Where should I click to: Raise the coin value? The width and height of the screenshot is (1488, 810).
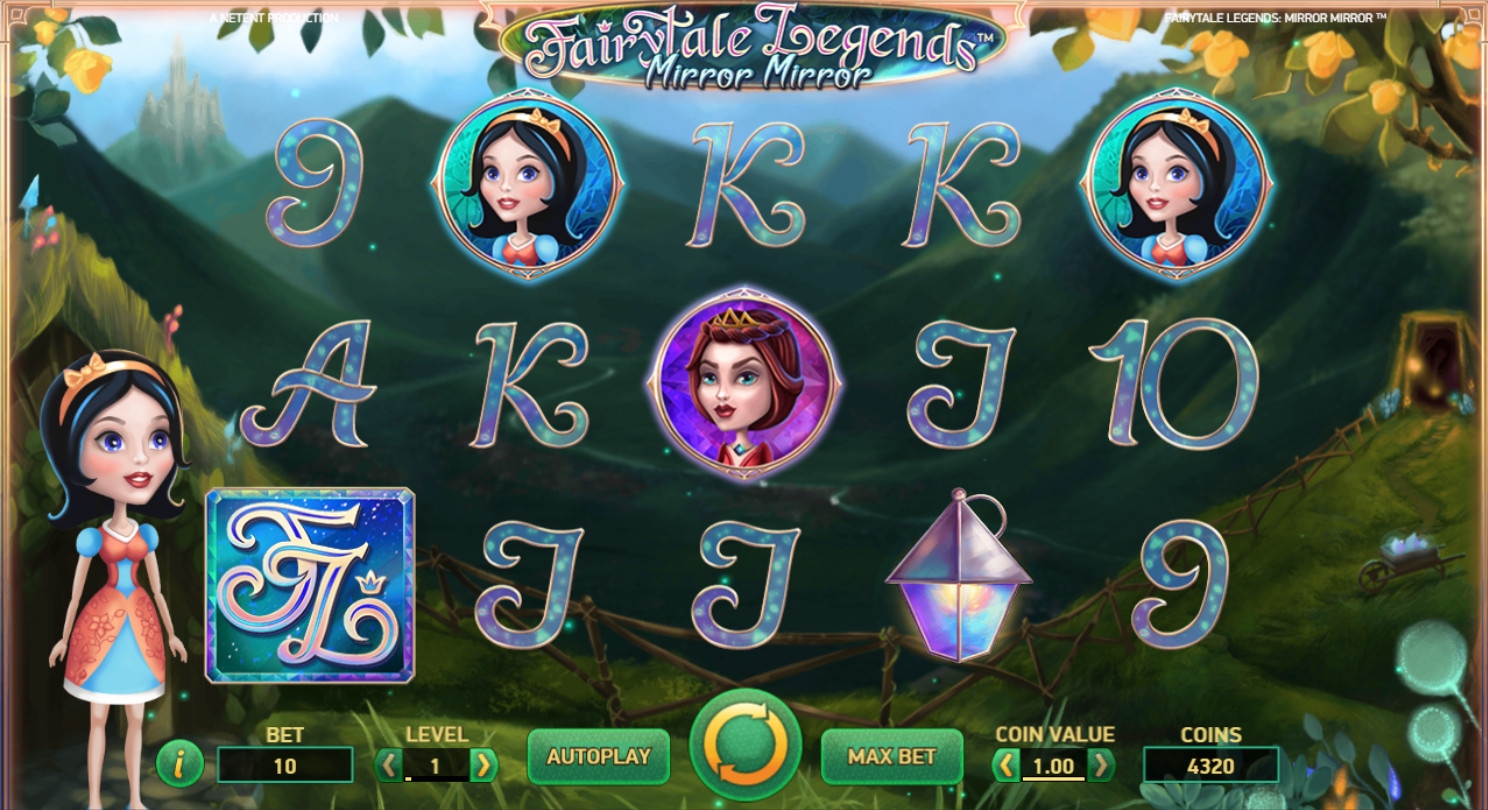coord(1101,767)
